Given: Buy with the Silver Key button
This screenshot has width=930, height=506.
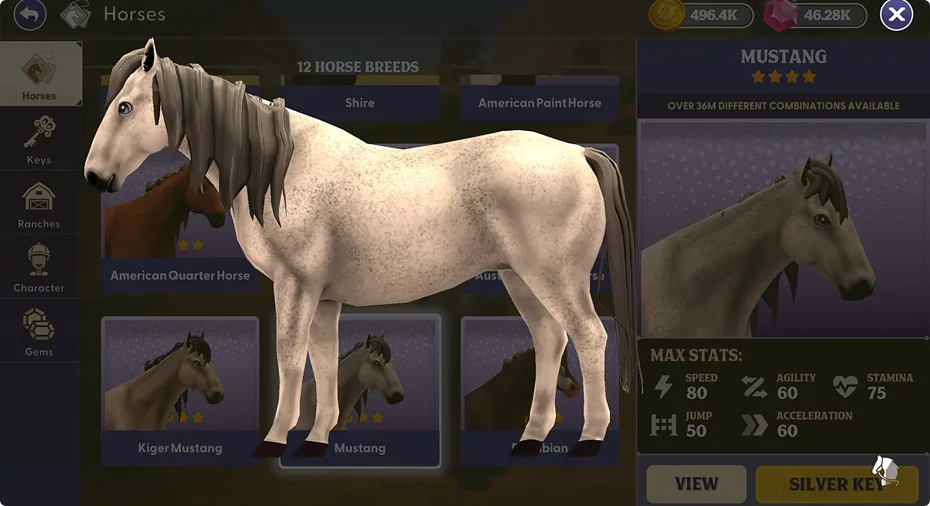Looking at the screenshot, I should click(836, 484).
